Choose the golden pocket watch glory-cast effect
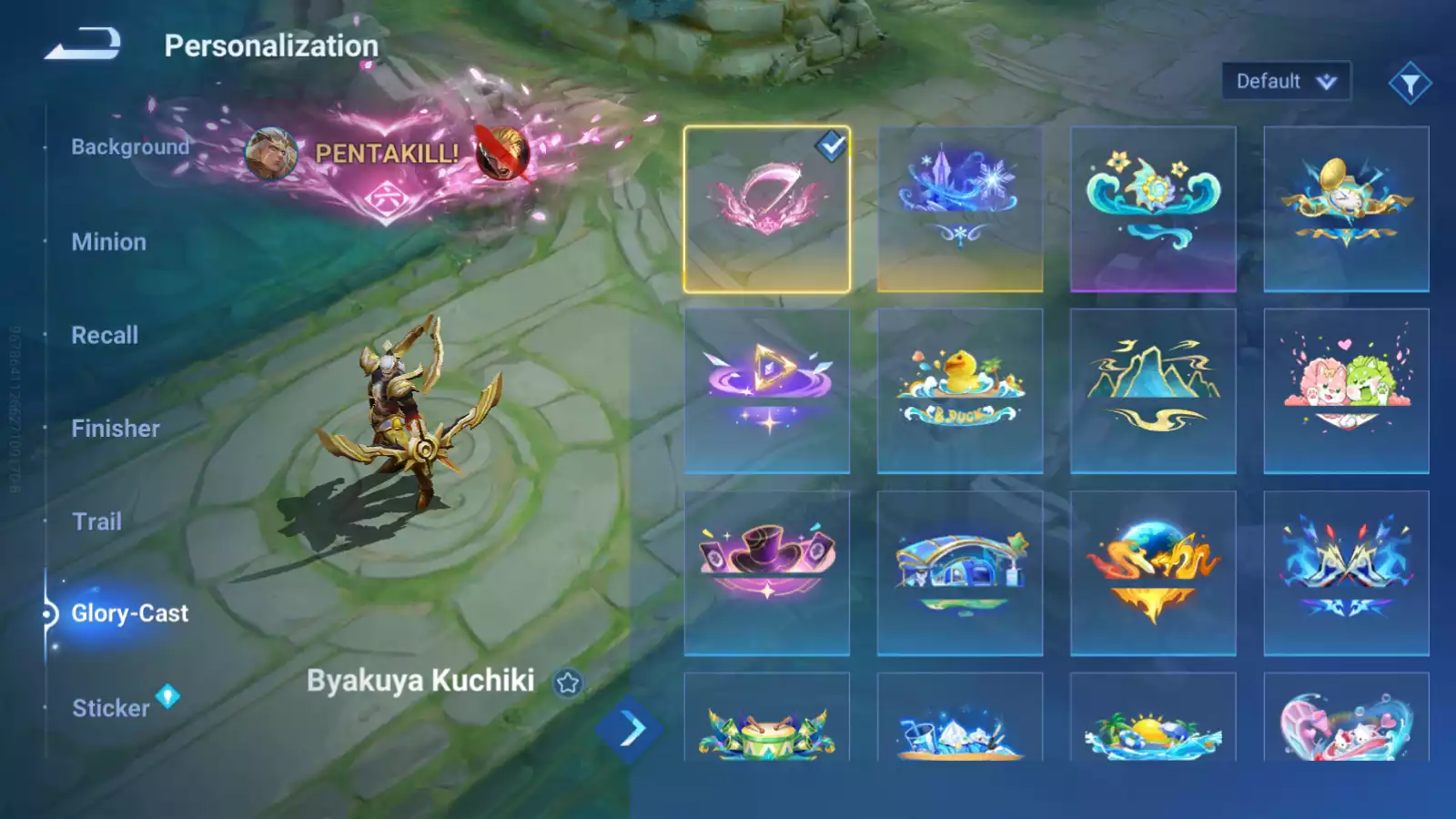The image size is (1456, 819). click(1346, 207)
